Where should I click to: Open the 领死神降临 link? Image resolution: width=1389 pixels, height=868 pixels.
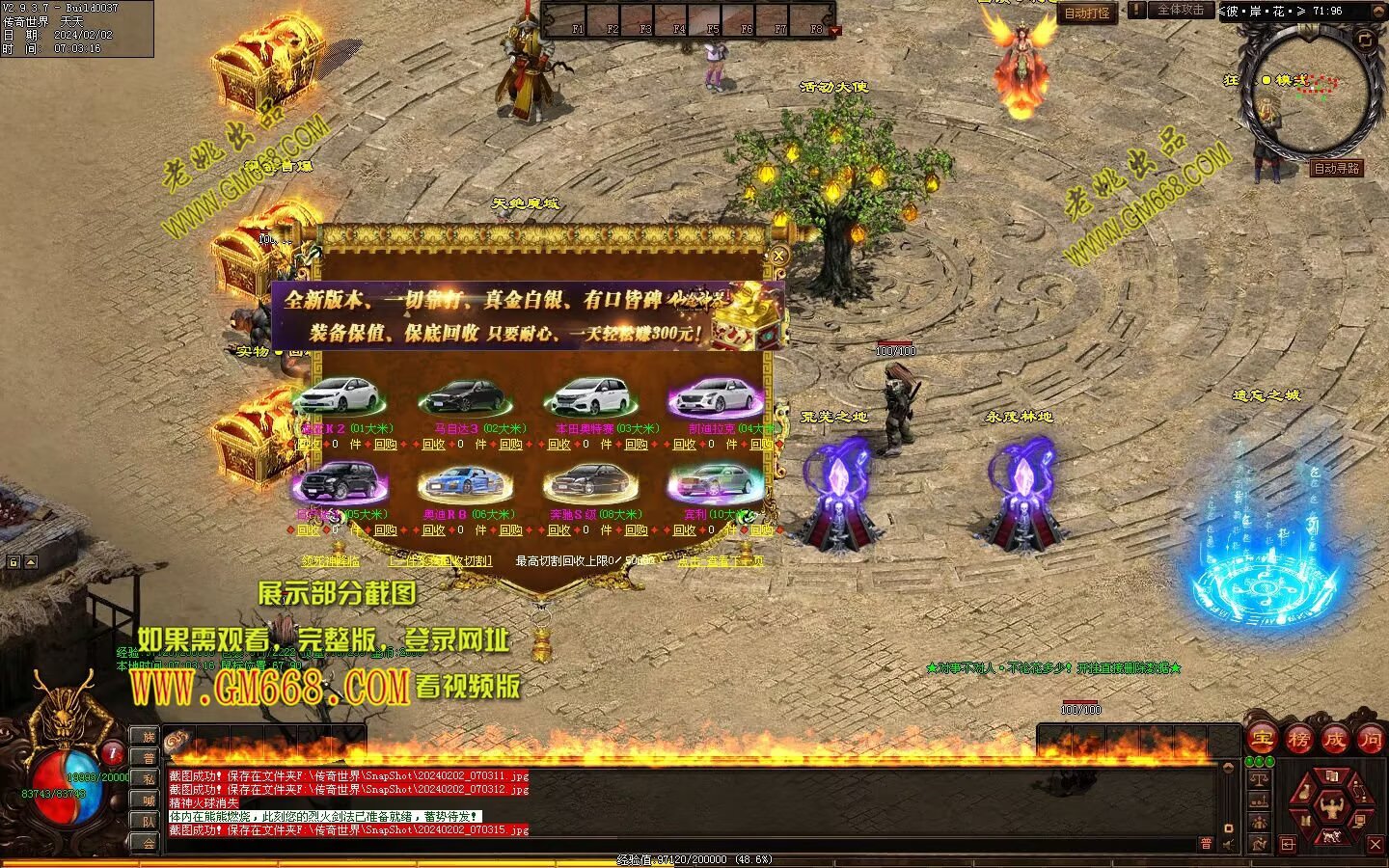coord(330,560)
